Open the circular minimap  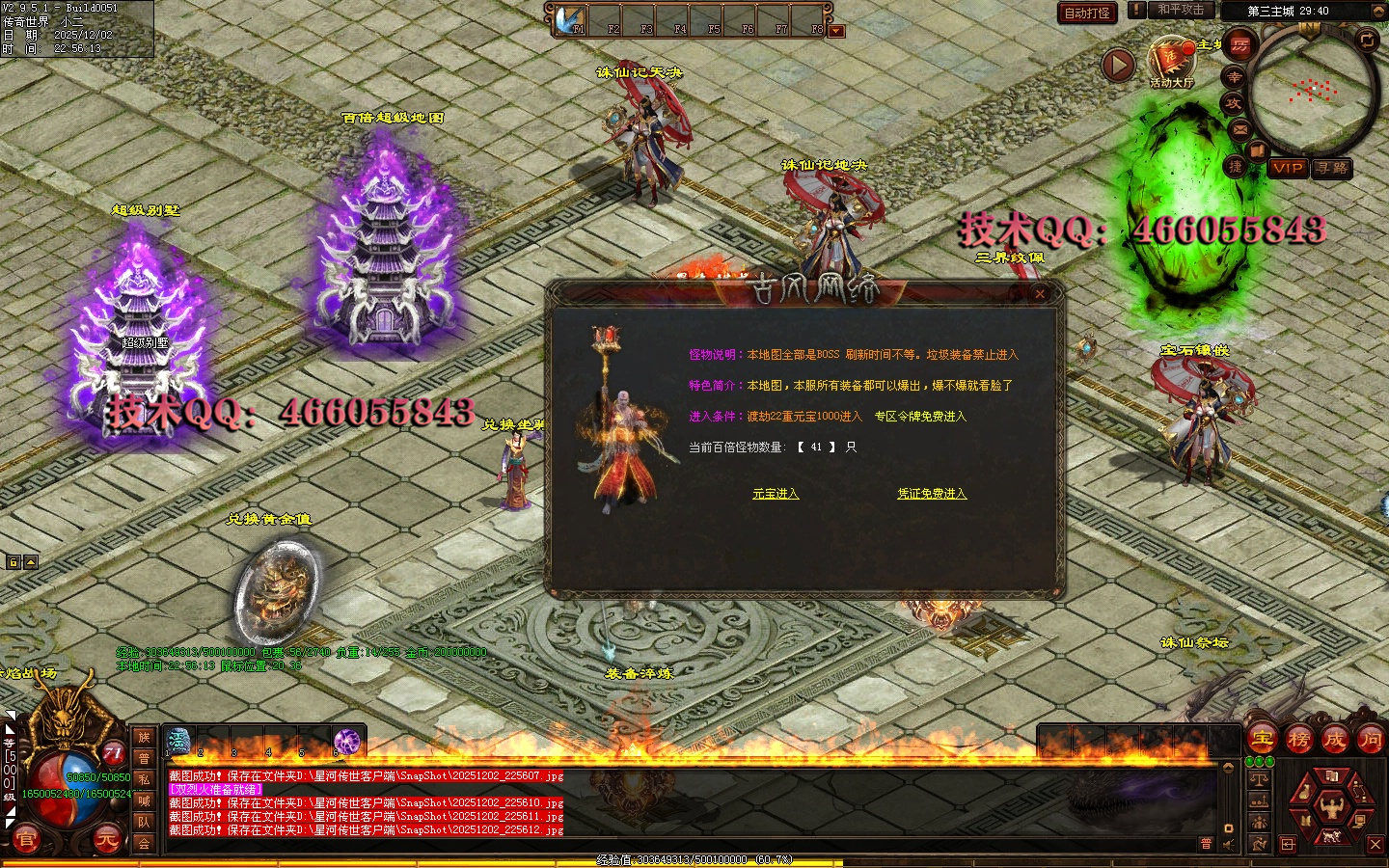pos(1312,92)
